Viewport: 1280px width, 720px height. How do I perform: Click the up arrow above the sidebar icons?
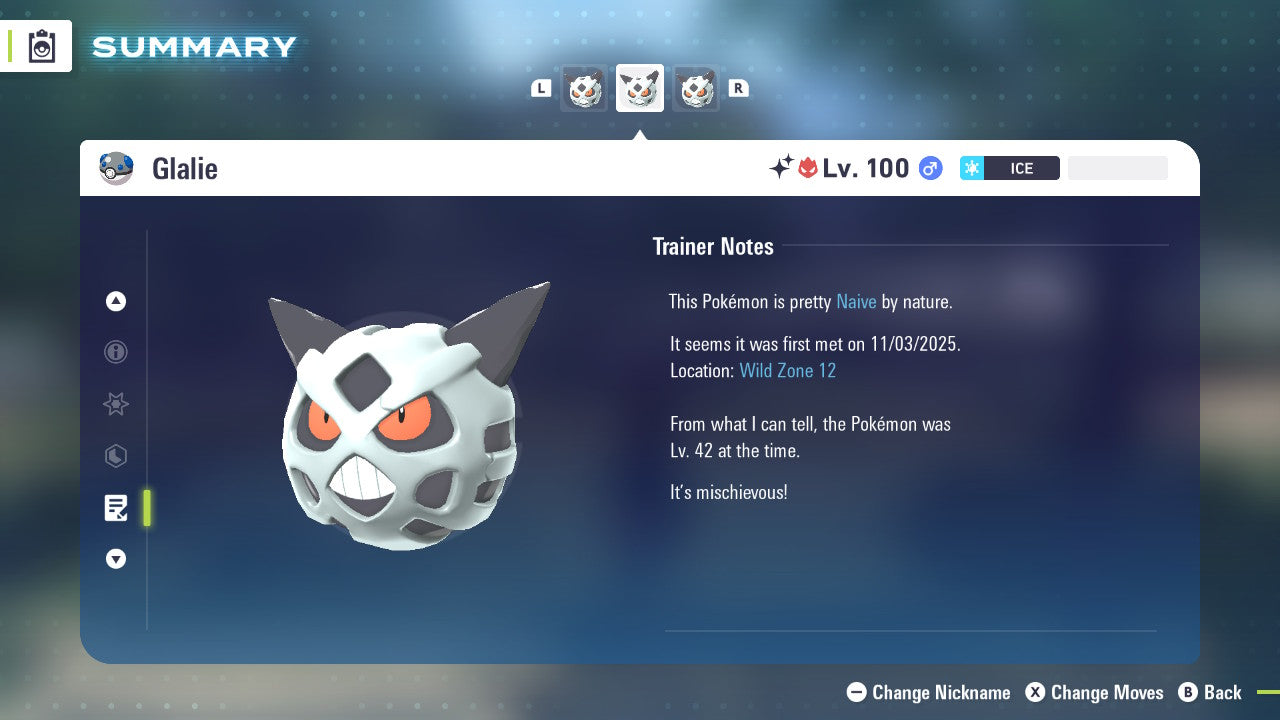[115, 300]
